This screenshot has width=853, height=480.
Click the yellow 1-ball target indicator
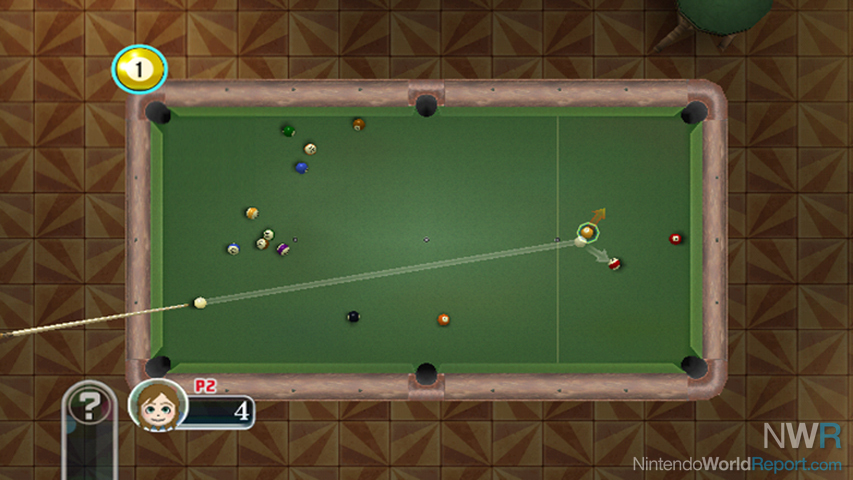coord(139,70)
